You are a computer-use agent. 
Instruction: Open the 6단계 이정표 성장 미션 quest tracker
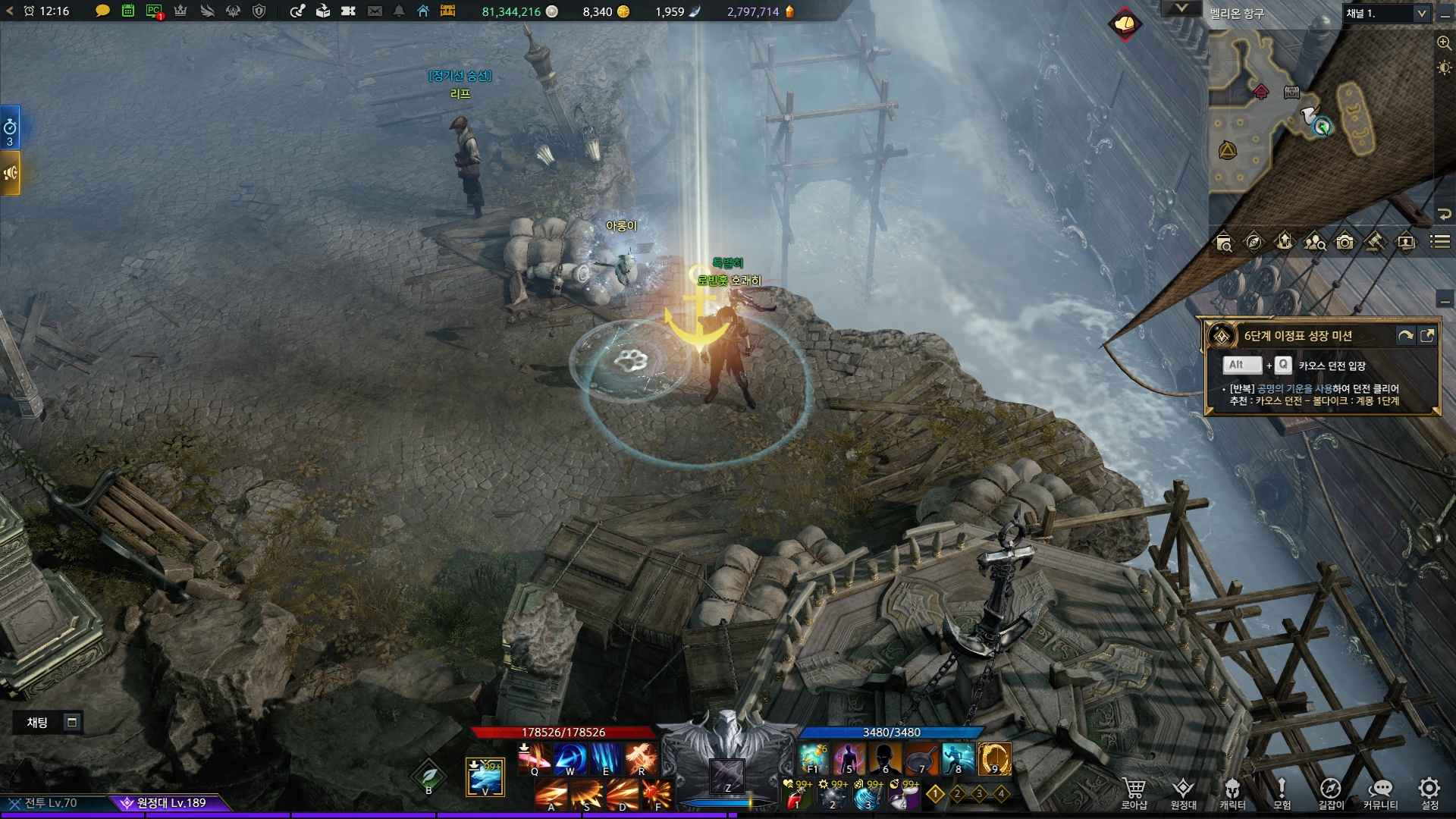pos(1298,336)
